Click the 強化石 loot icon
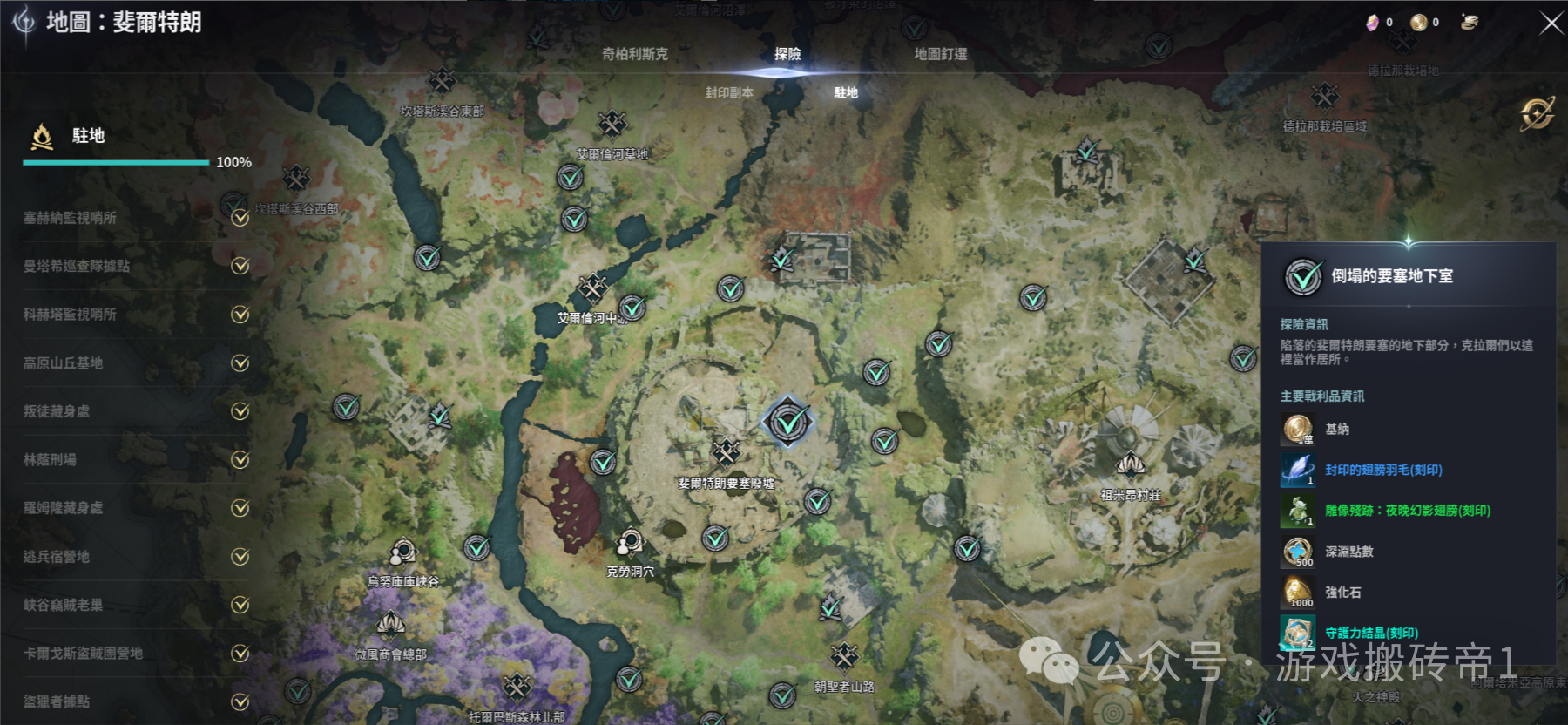Image resolution: width=1568 pixels, height=725 pixels. [1297, 593]
